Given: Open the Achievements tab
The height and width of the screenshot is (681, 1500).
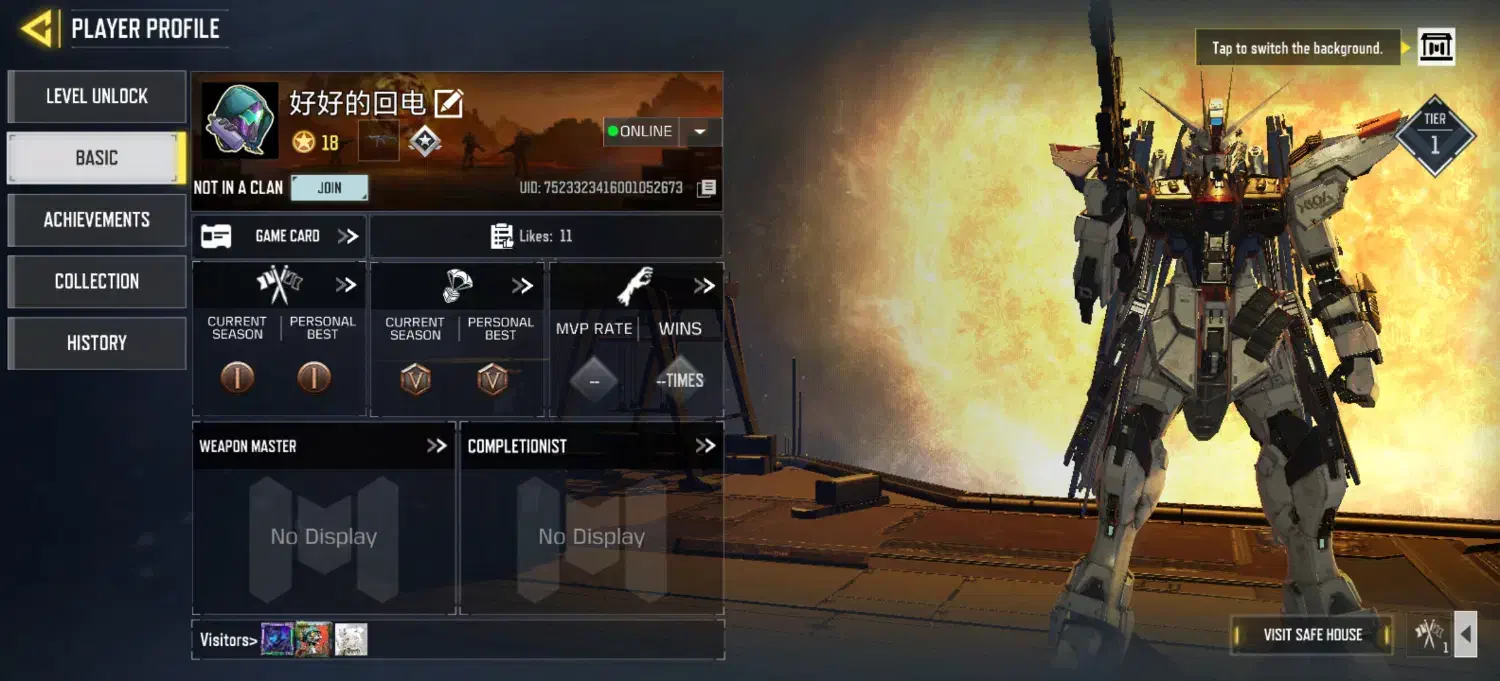Looking at the screenshot, I should 97,220.
